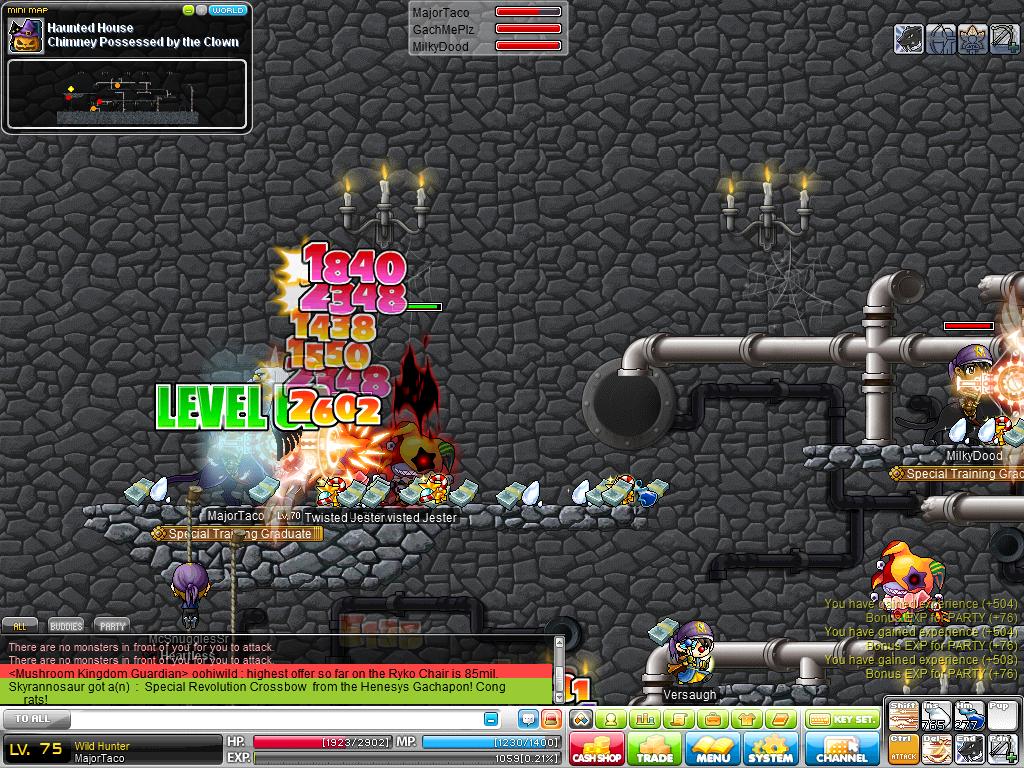Viewport: 1024px width, 768px height.
Task: Click the To All chat target button
Action: (x=35, y=719)
